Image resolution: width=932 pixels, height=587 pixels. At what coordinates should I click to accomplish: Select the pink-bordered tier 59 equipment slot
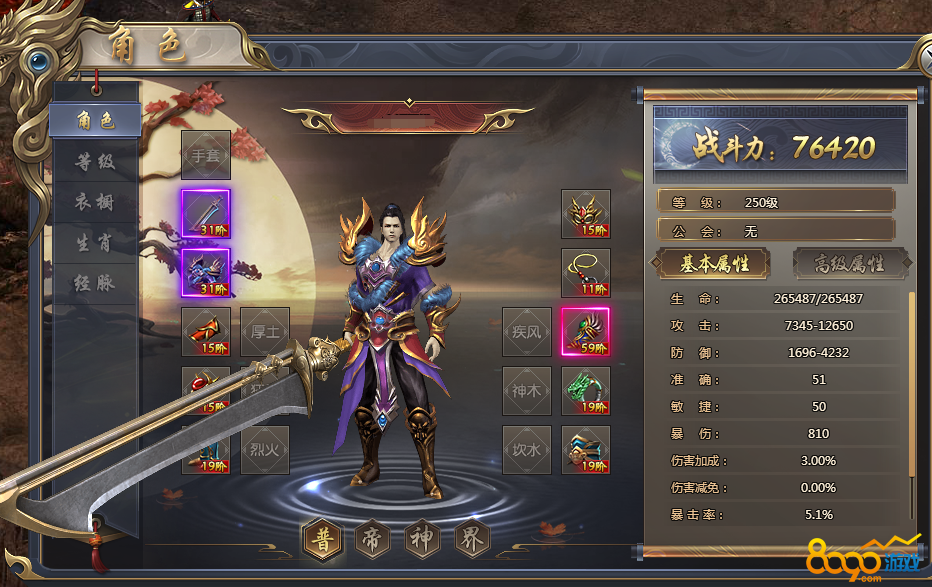click(x=586, y=332)
